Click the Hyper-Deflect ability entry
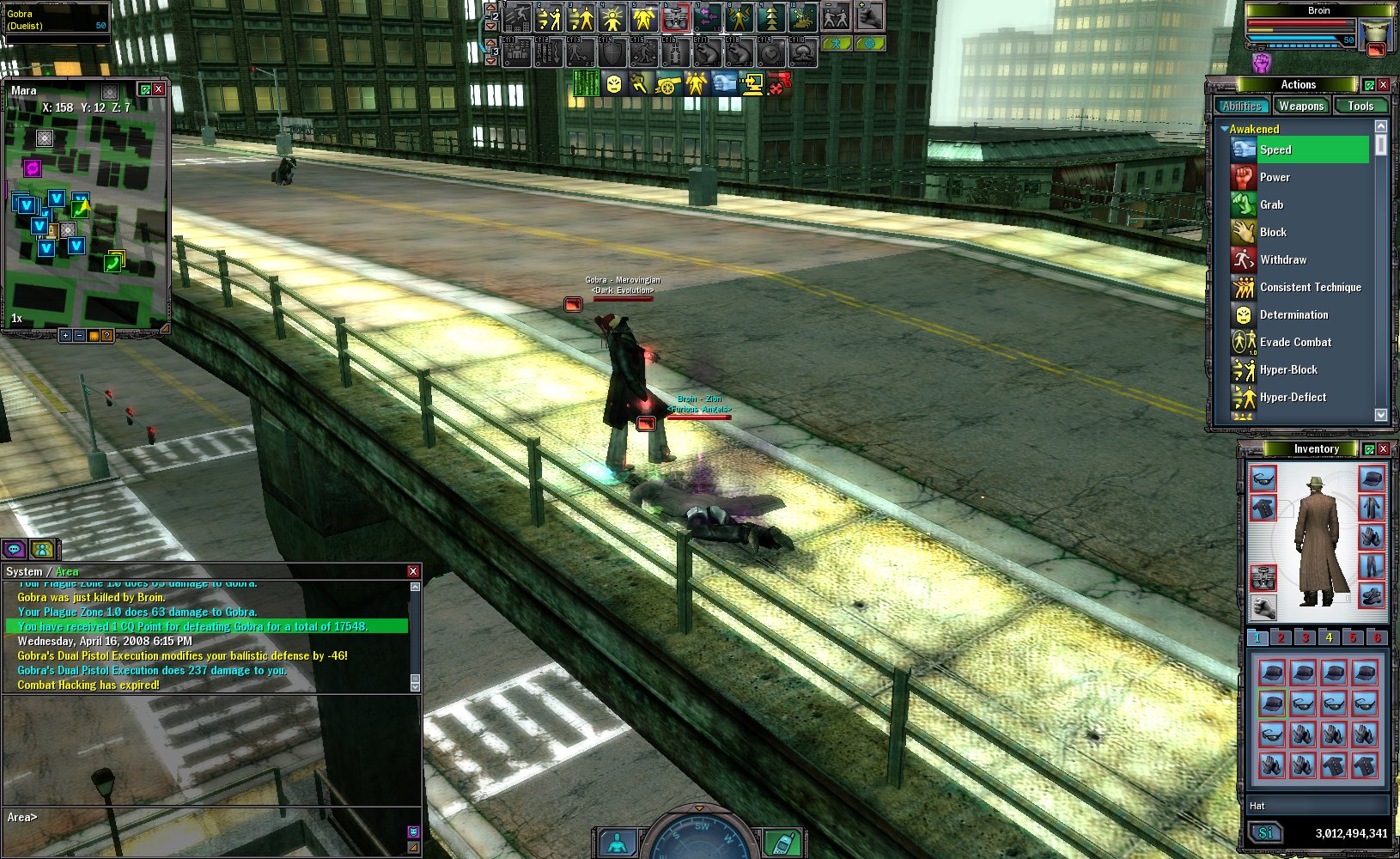The image size is (1400, 859). (1292, 397)
